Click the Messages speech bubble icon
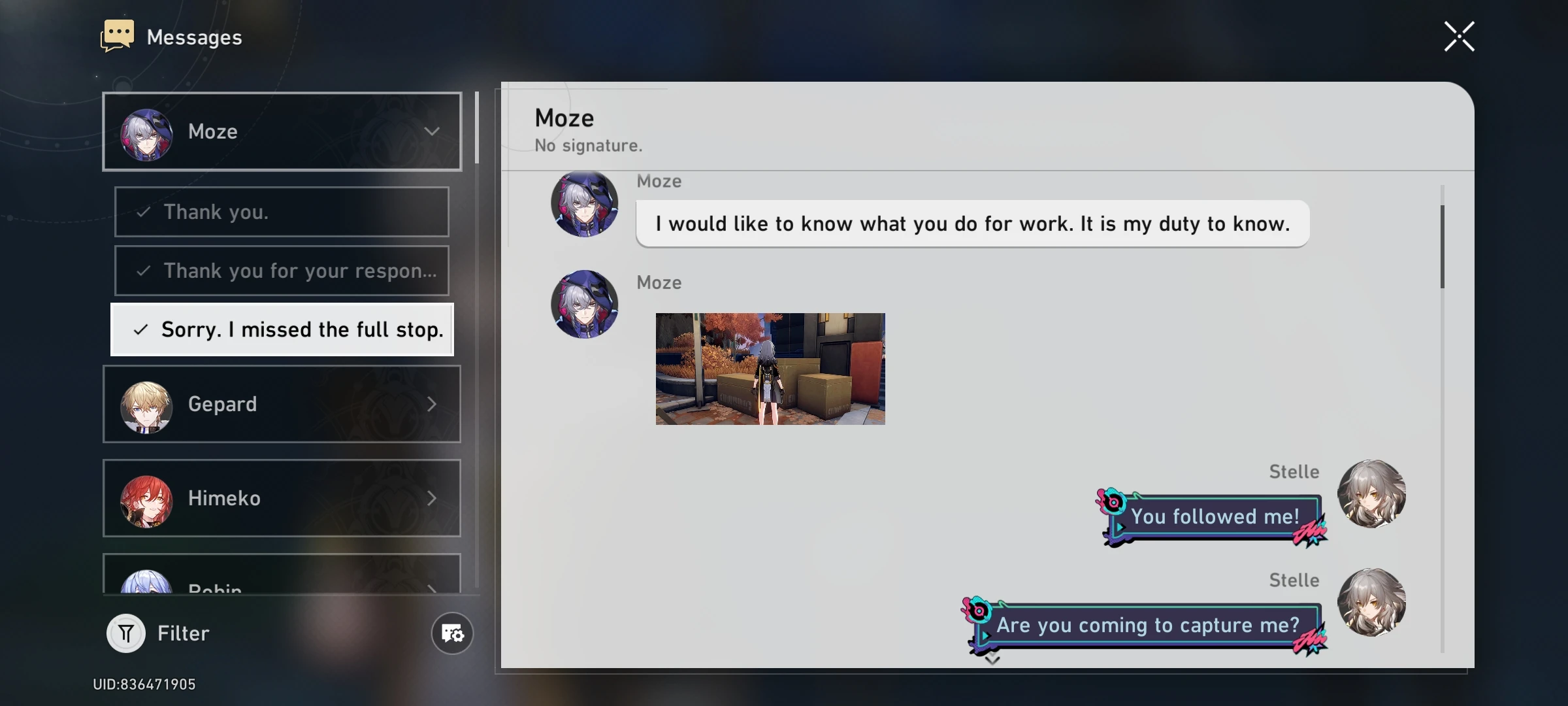The image size is (1568, 706). [118, 35]
